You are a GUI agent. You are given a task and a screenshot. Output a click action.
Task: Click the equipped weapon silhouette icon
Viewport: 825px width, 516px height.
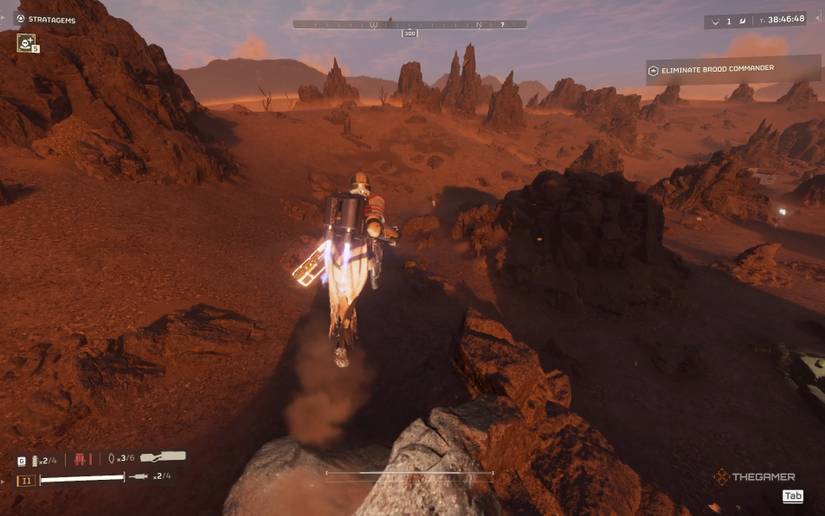point(163,457)
